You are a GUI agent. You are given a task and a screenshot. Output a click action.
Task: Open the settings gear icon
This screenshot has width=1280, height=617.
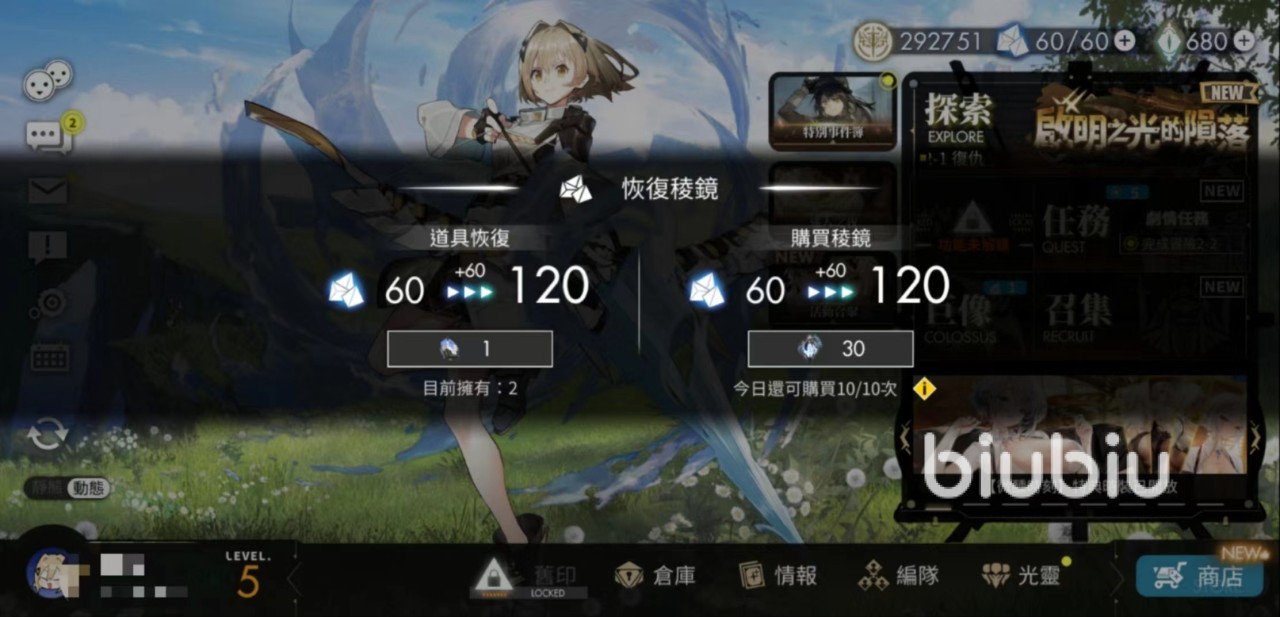(47, 301)
